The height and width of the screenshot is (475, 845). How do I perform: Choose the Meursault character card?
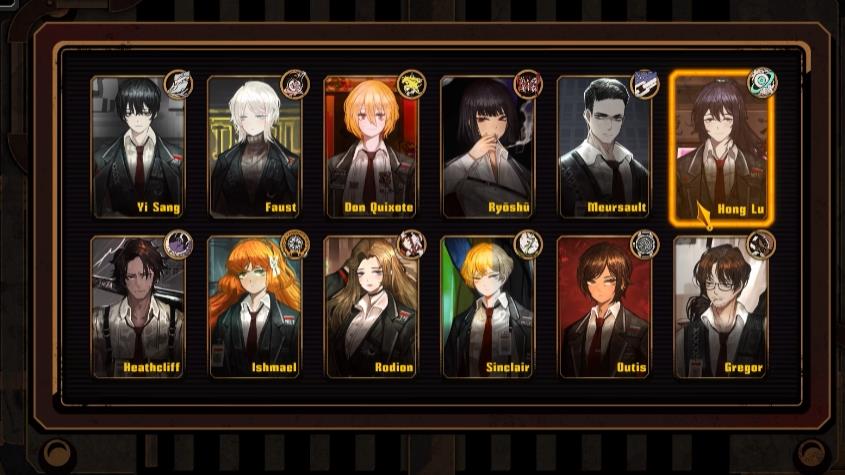click(x=604, y=147)
